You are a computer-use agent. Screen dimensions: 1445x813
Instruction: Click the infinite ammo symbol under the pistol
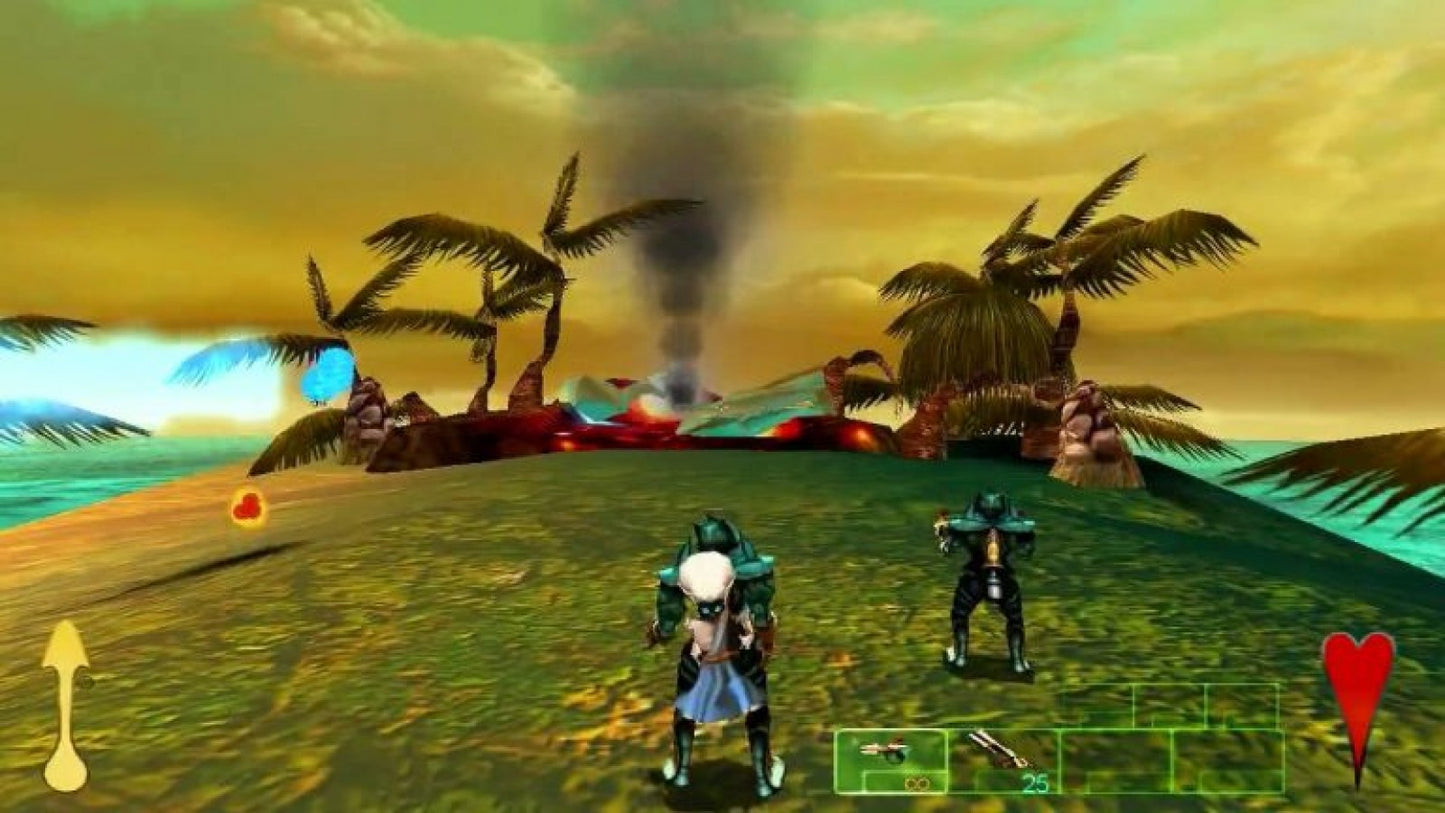tap(917, 783)
